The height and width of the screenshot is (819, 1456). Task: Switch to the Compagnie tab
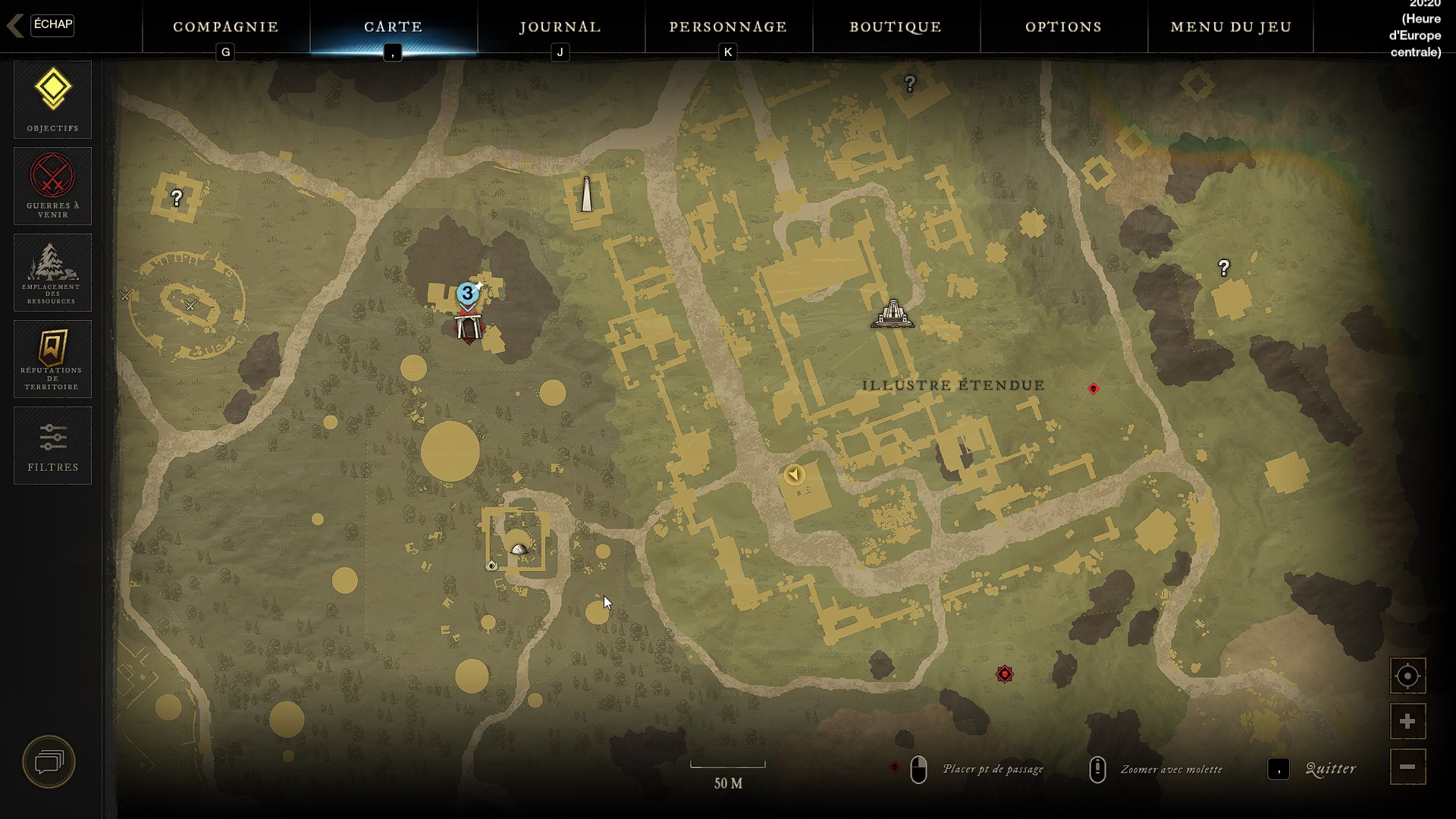pos(226,27)
